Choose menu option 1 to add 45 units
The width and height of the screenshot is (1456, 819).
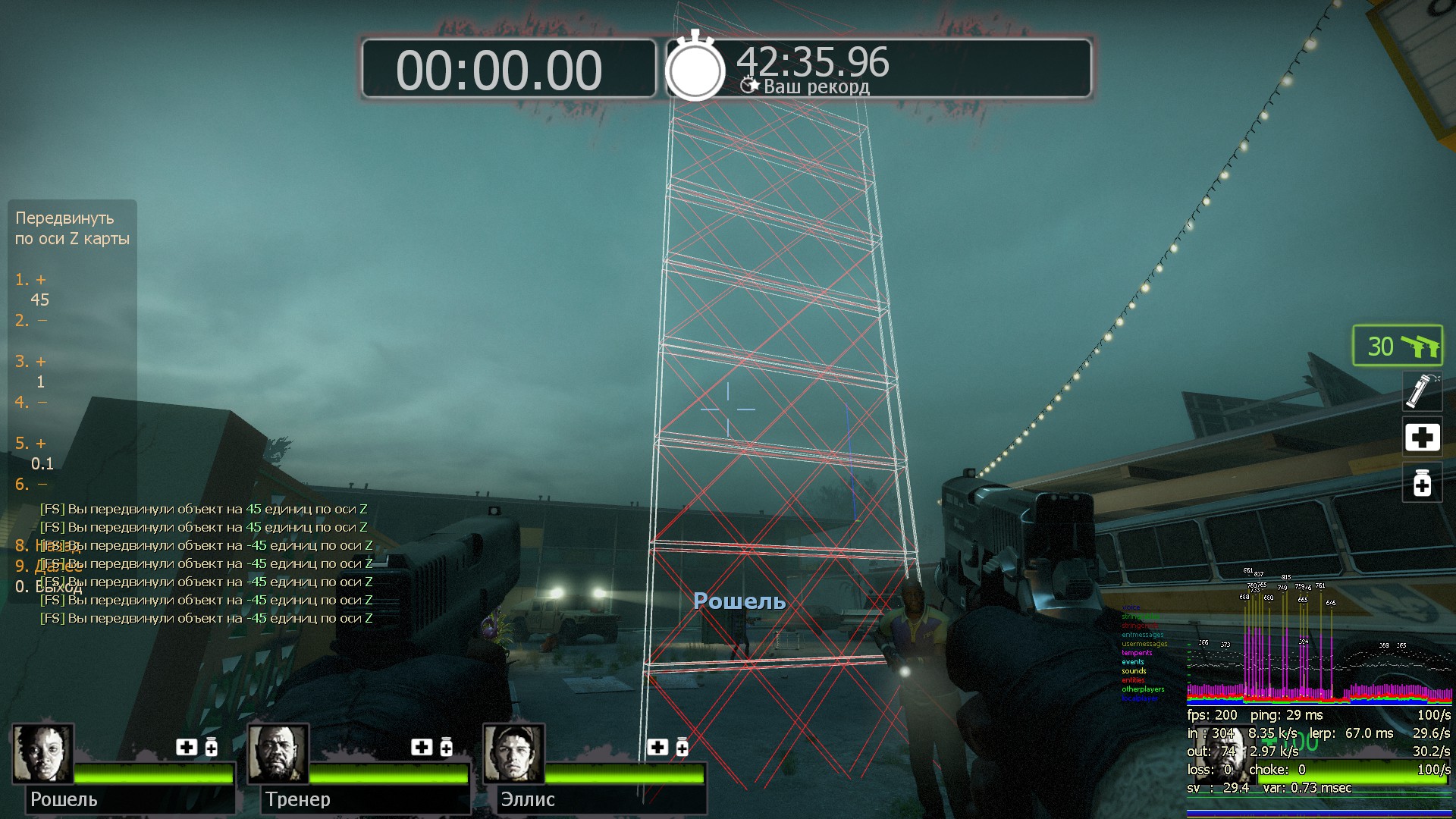[31, 280]
